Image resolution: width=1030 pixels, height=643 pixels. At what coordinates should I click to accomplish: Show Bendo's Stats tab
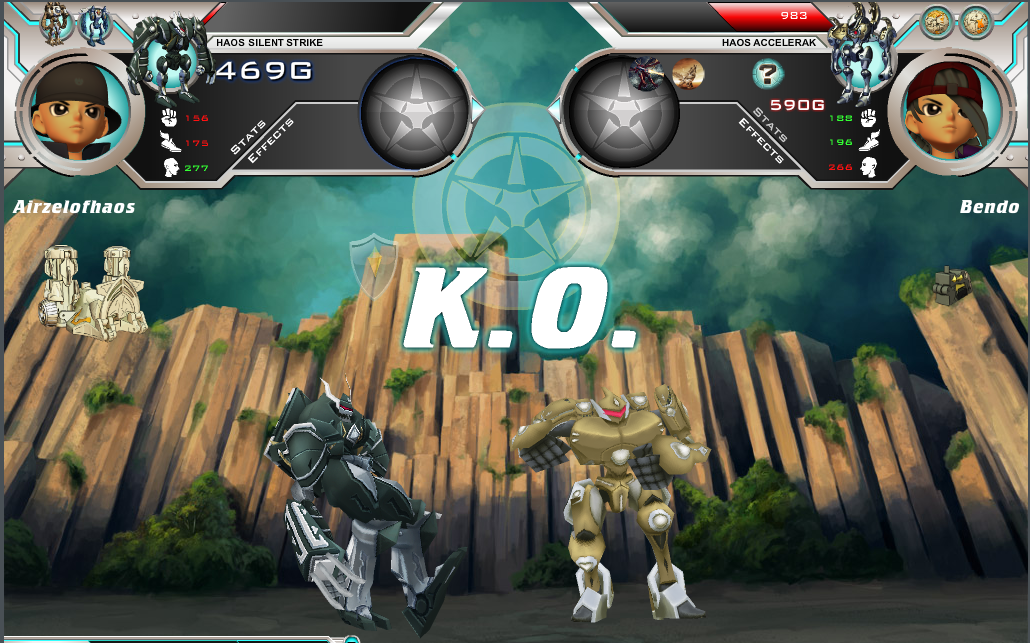tap(771, 124)
